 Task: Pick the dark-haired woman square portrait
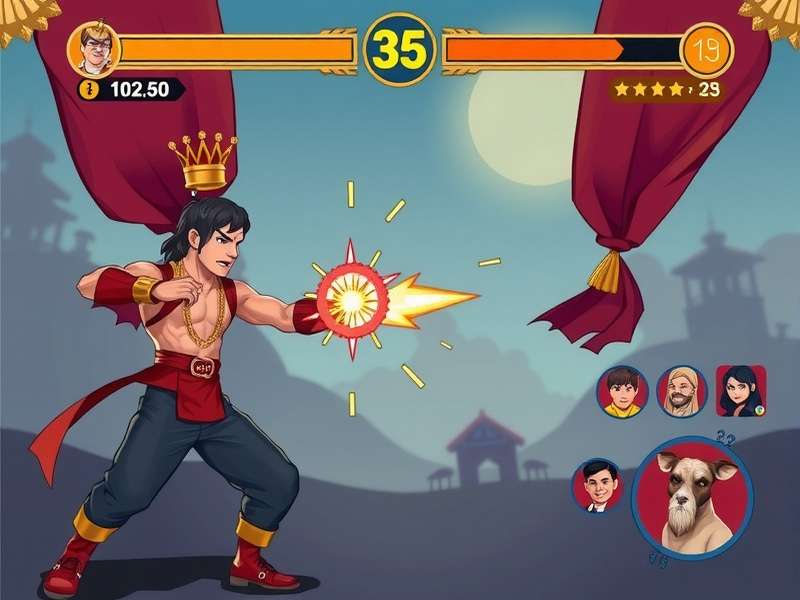tap(741, 391)
